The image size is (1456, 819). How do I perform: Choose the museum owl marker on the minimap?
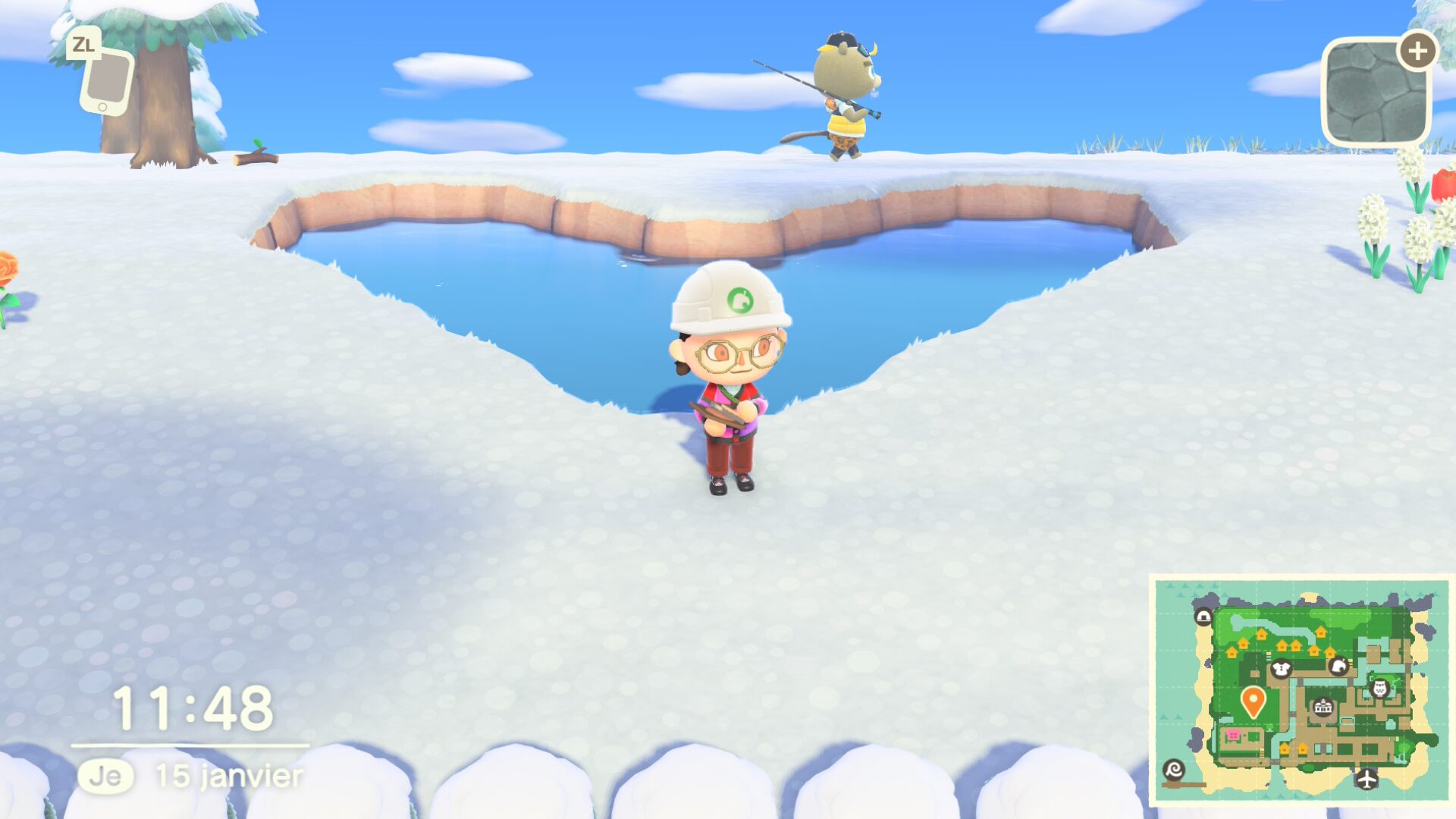[1380, 689]
